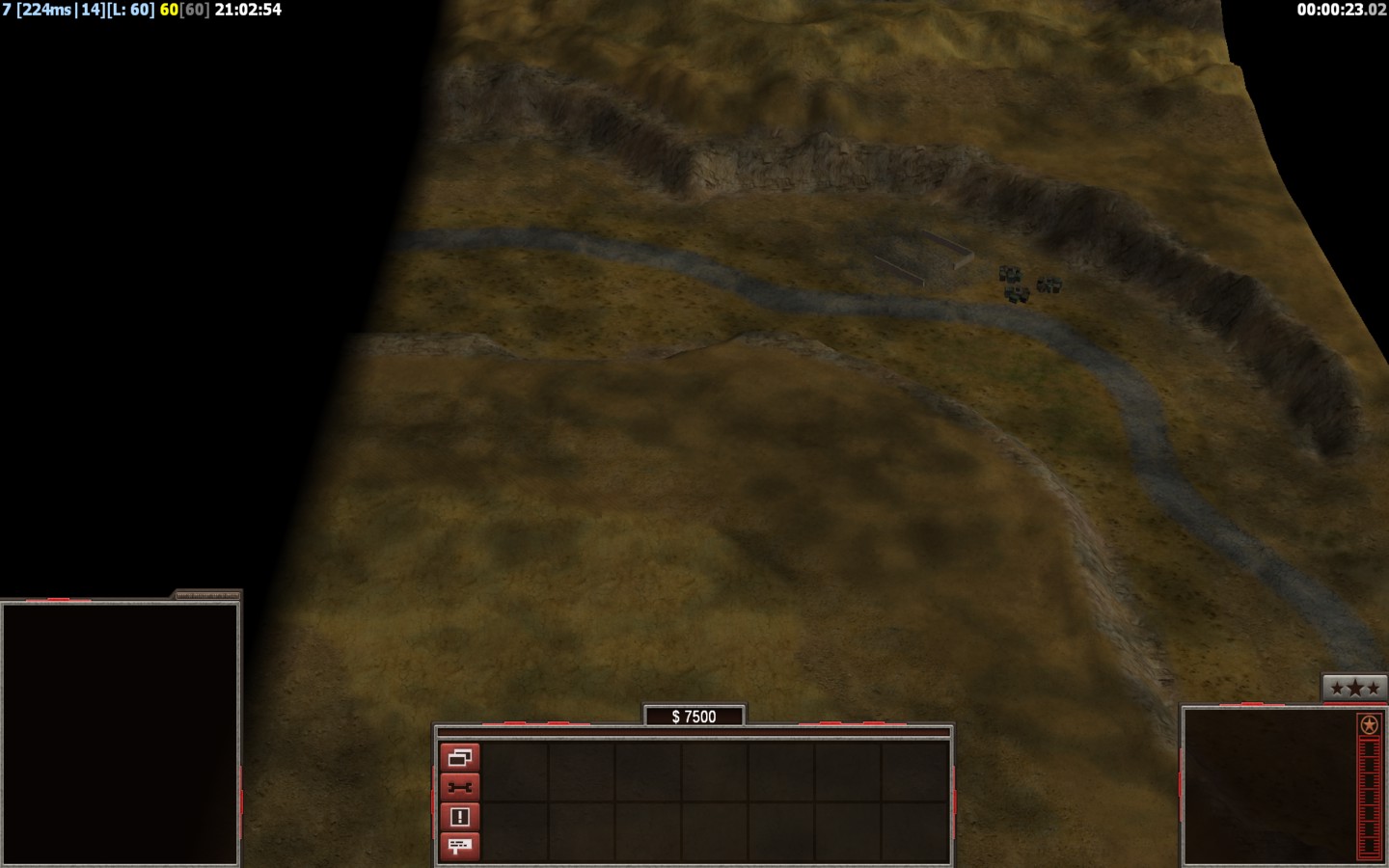The width and height of the screenshot is (1389, 868).
Task: Click the circled star rank icon
Action: click(1368, 725)
